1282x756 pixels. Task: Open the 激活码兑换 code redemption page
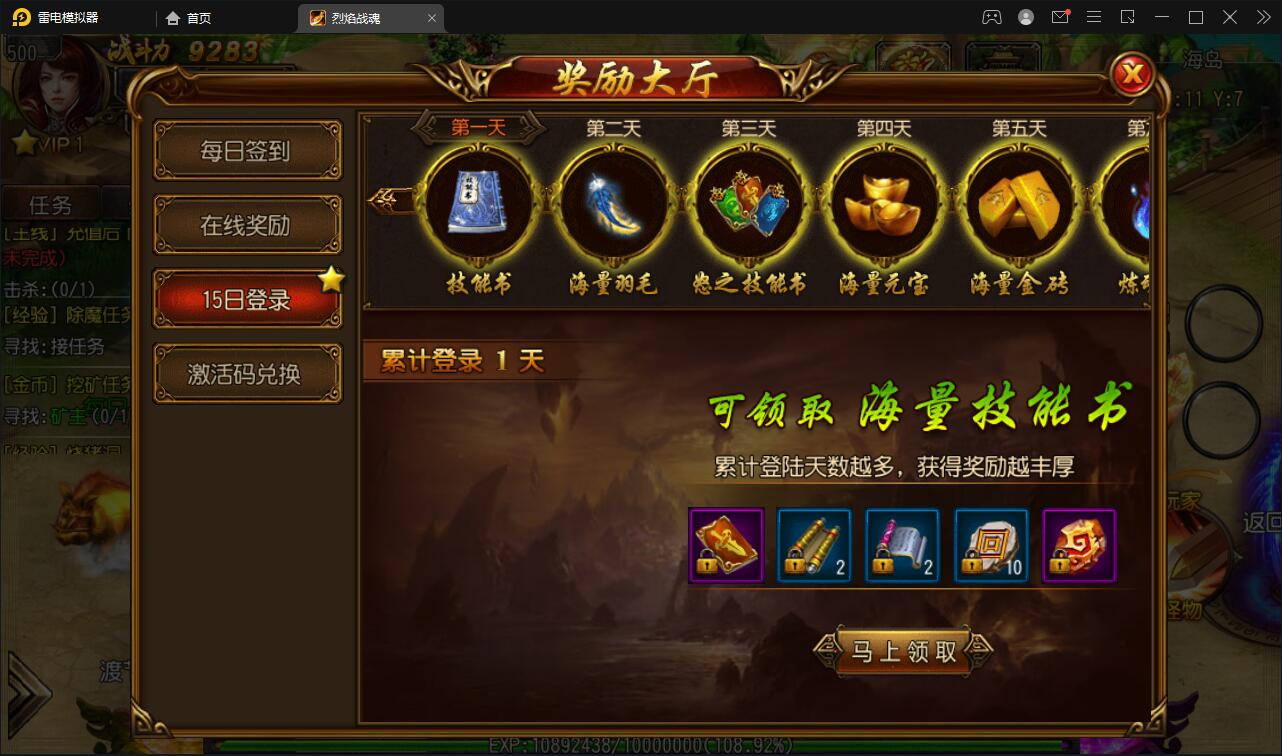point(247,372)
